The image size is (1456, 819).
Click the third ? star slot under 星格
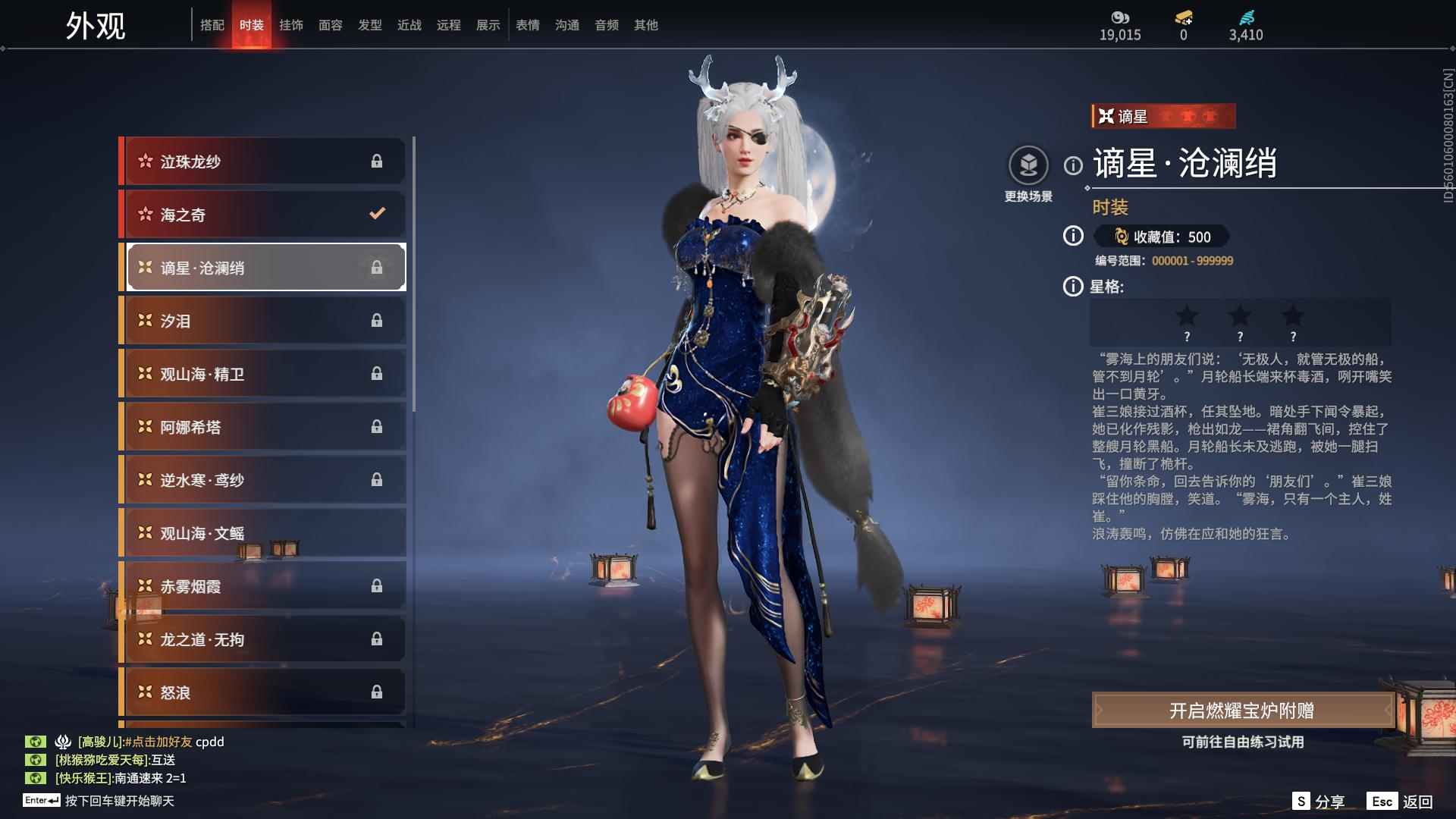click(1293, 322)
